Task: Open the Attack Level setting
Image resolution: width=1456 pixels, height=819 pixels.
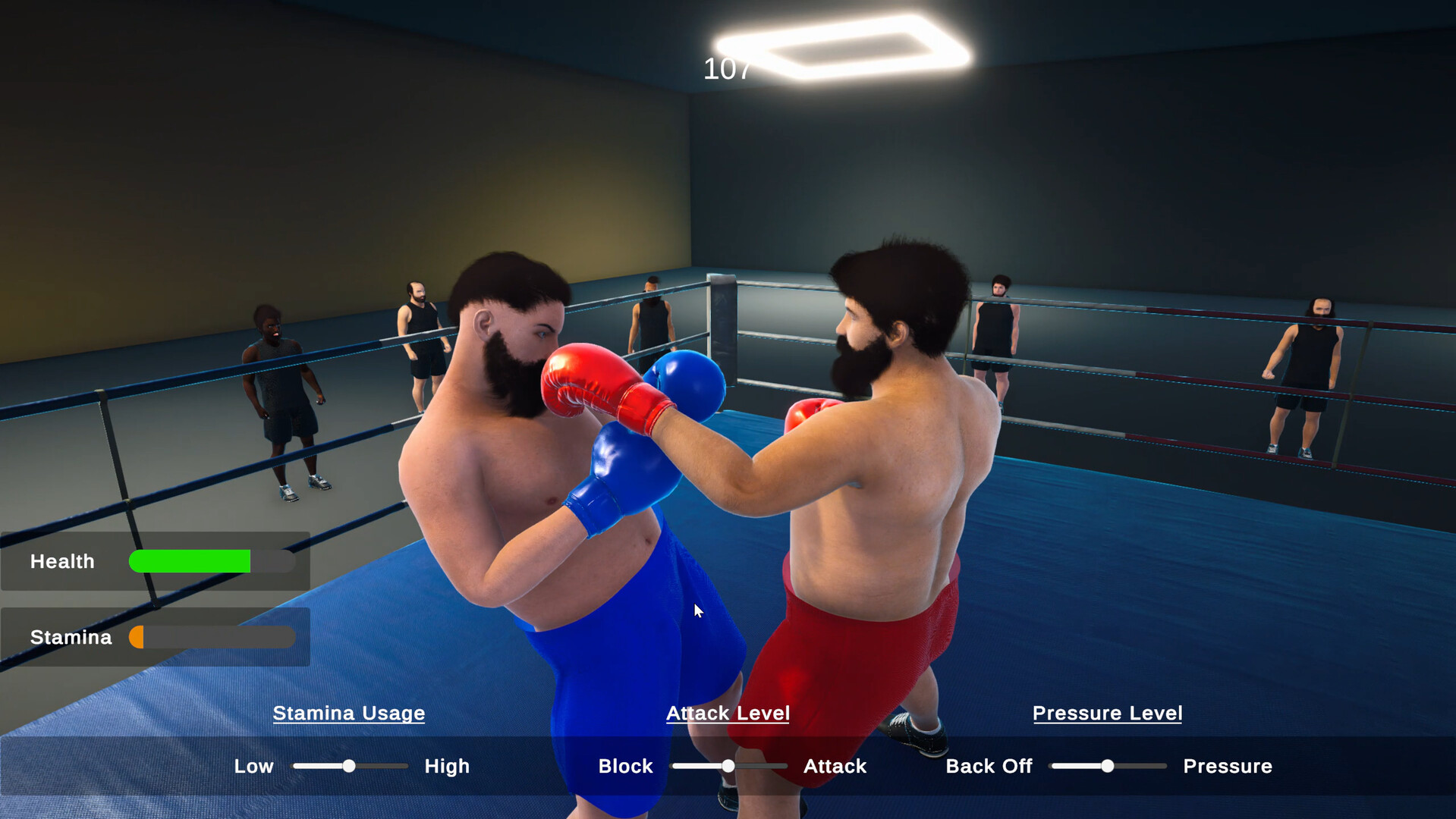Action: tap(727, 714)
